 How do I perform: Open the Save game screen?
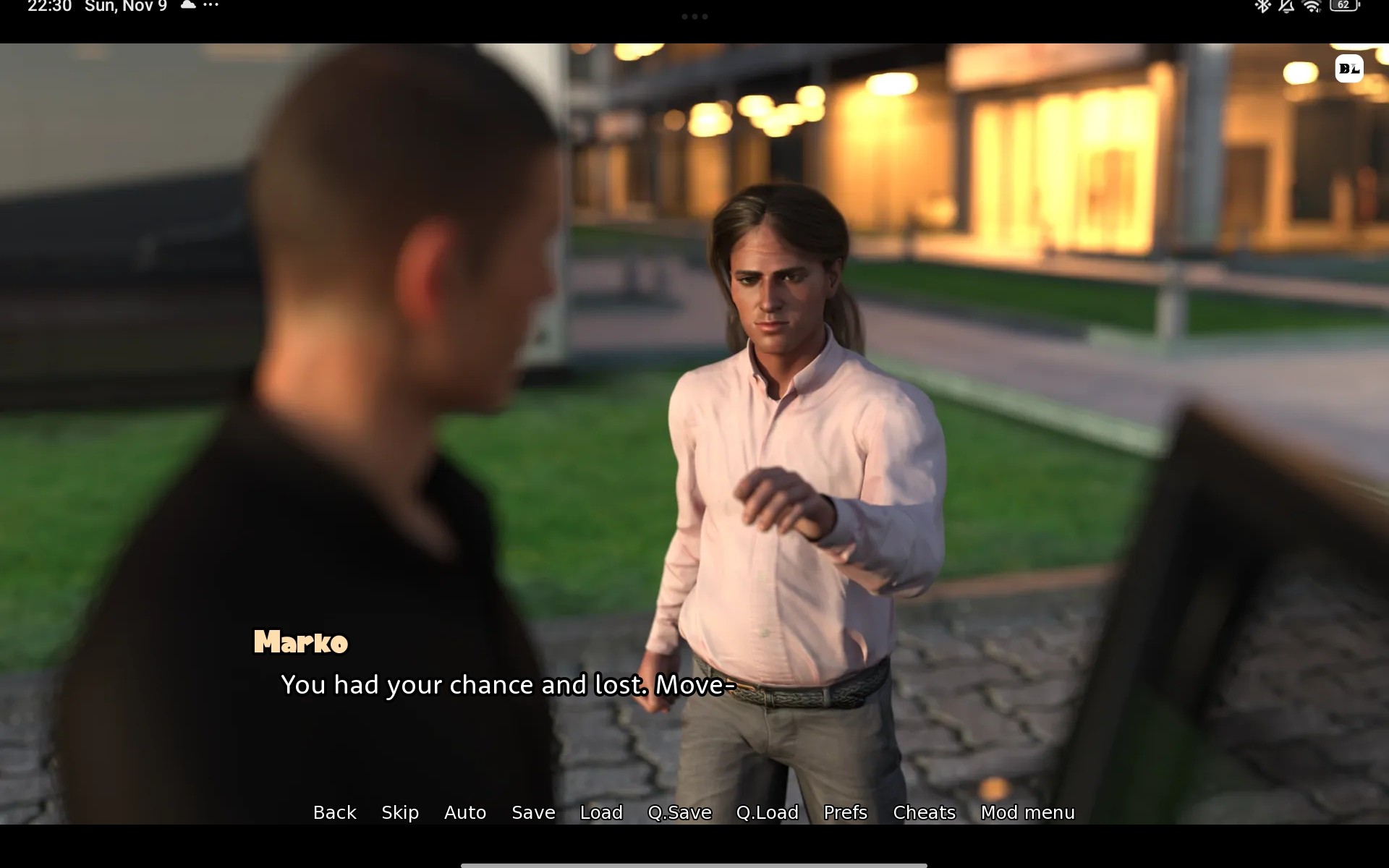[533, 812]
